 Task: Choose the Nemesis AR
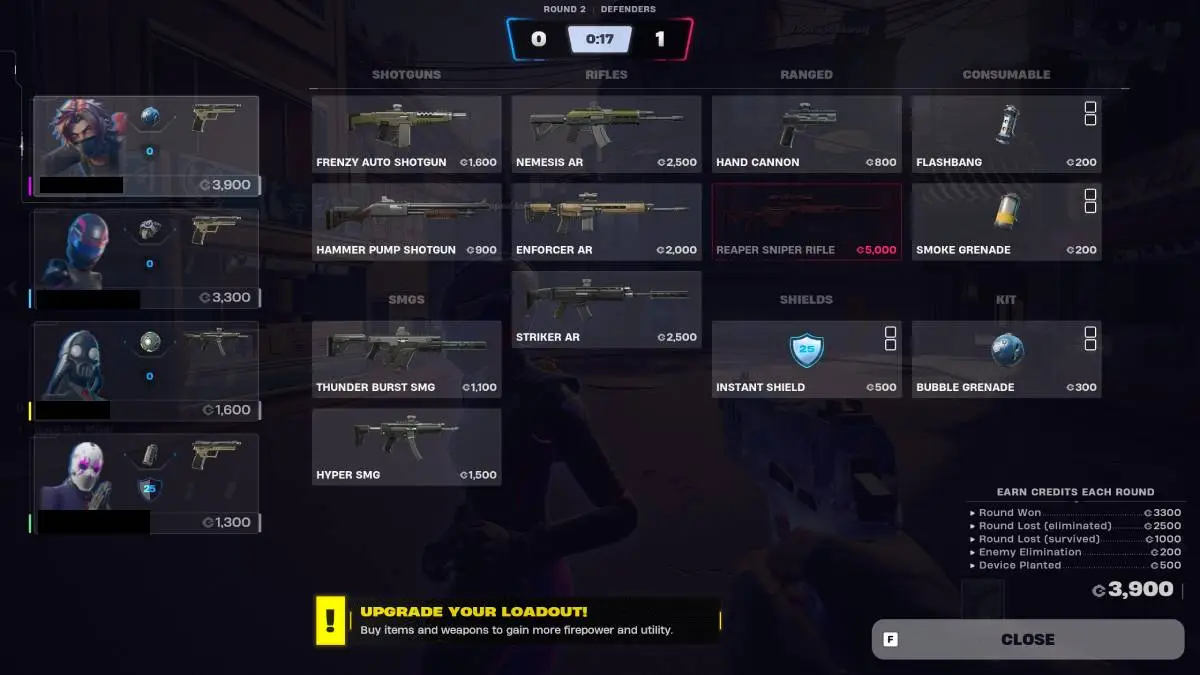pos(606,134)
